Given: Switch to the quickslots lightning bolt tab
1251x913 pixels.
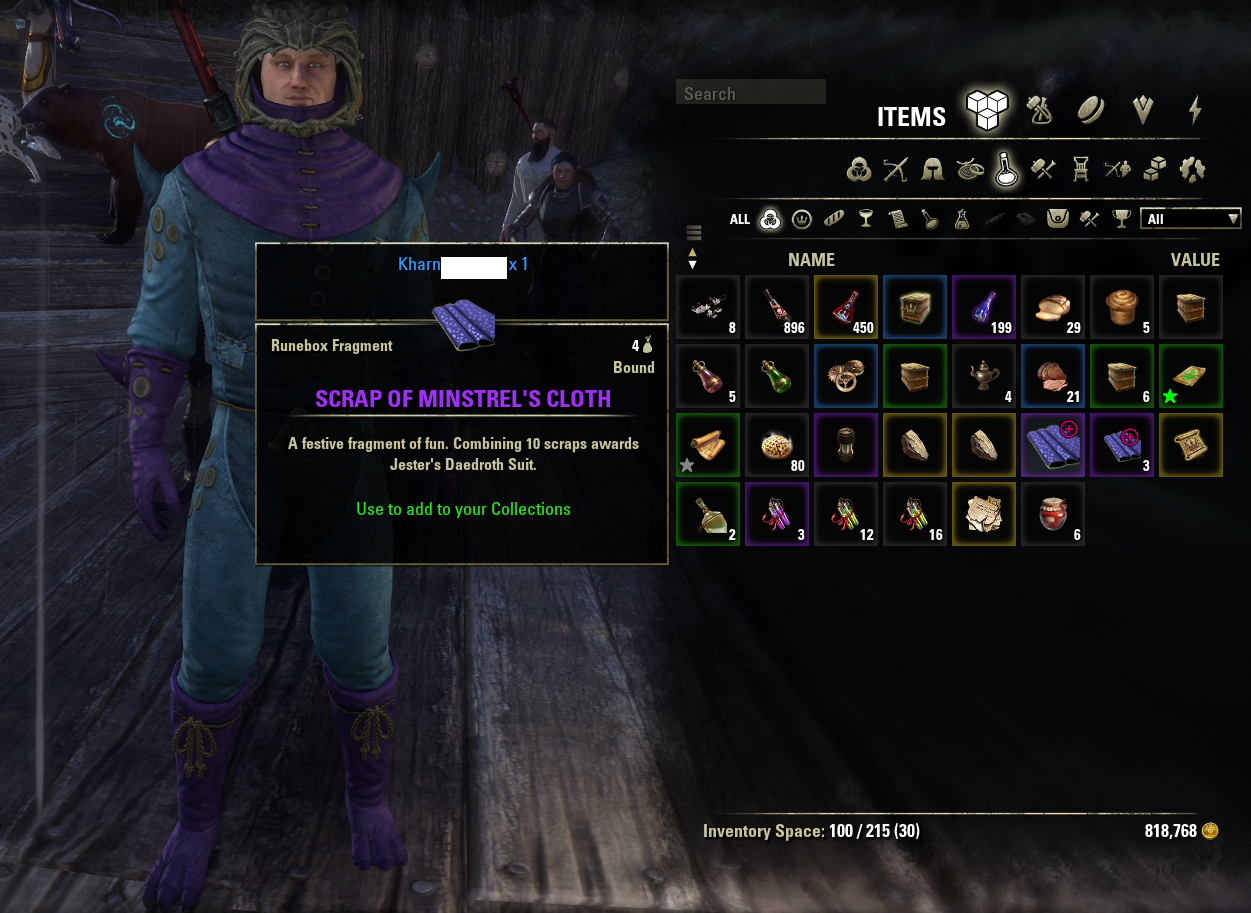Looking at the screenshot, I should 1195,110.
